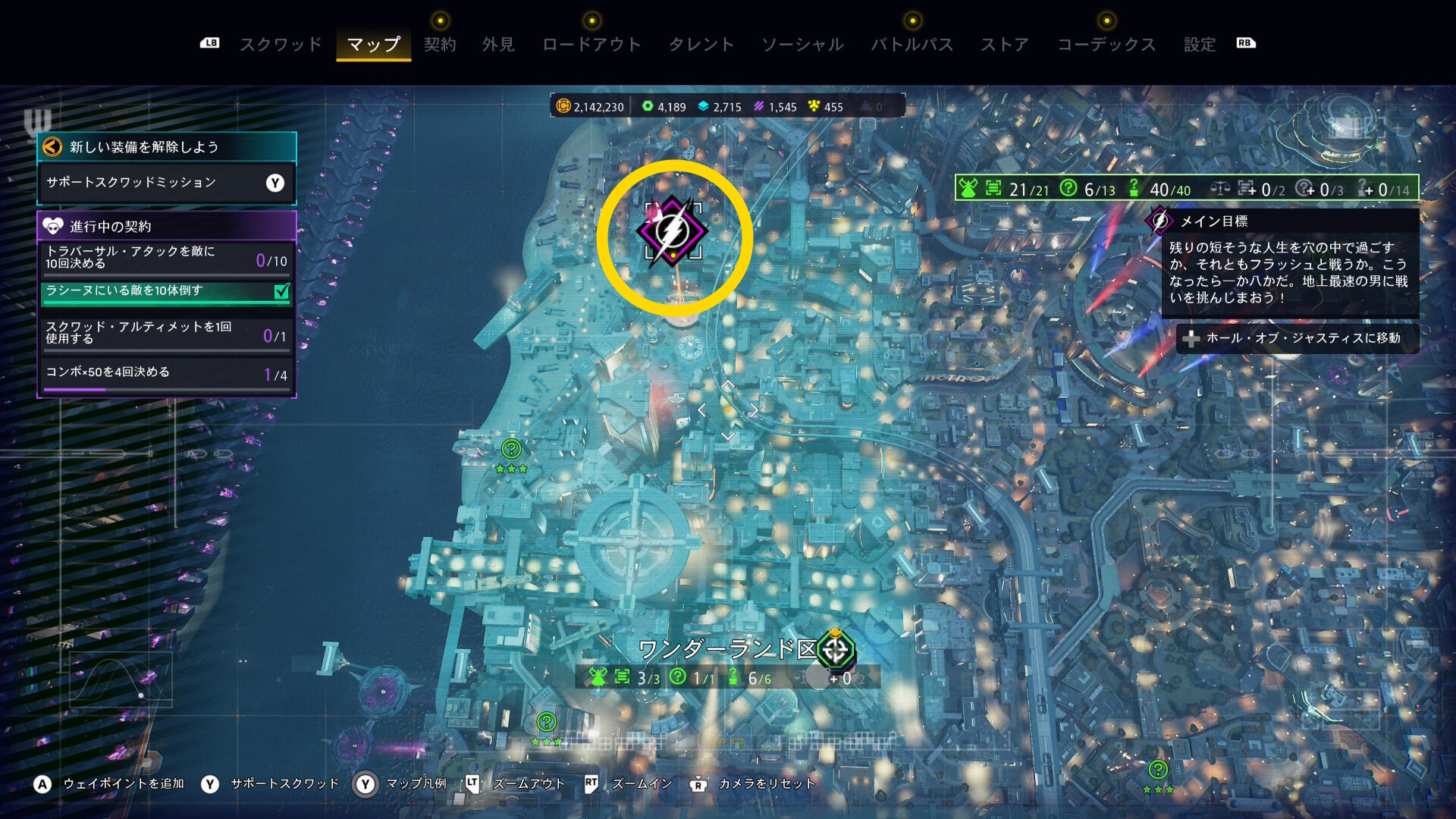
Task: Visit the ストア tab
Action: (1005, 45)
